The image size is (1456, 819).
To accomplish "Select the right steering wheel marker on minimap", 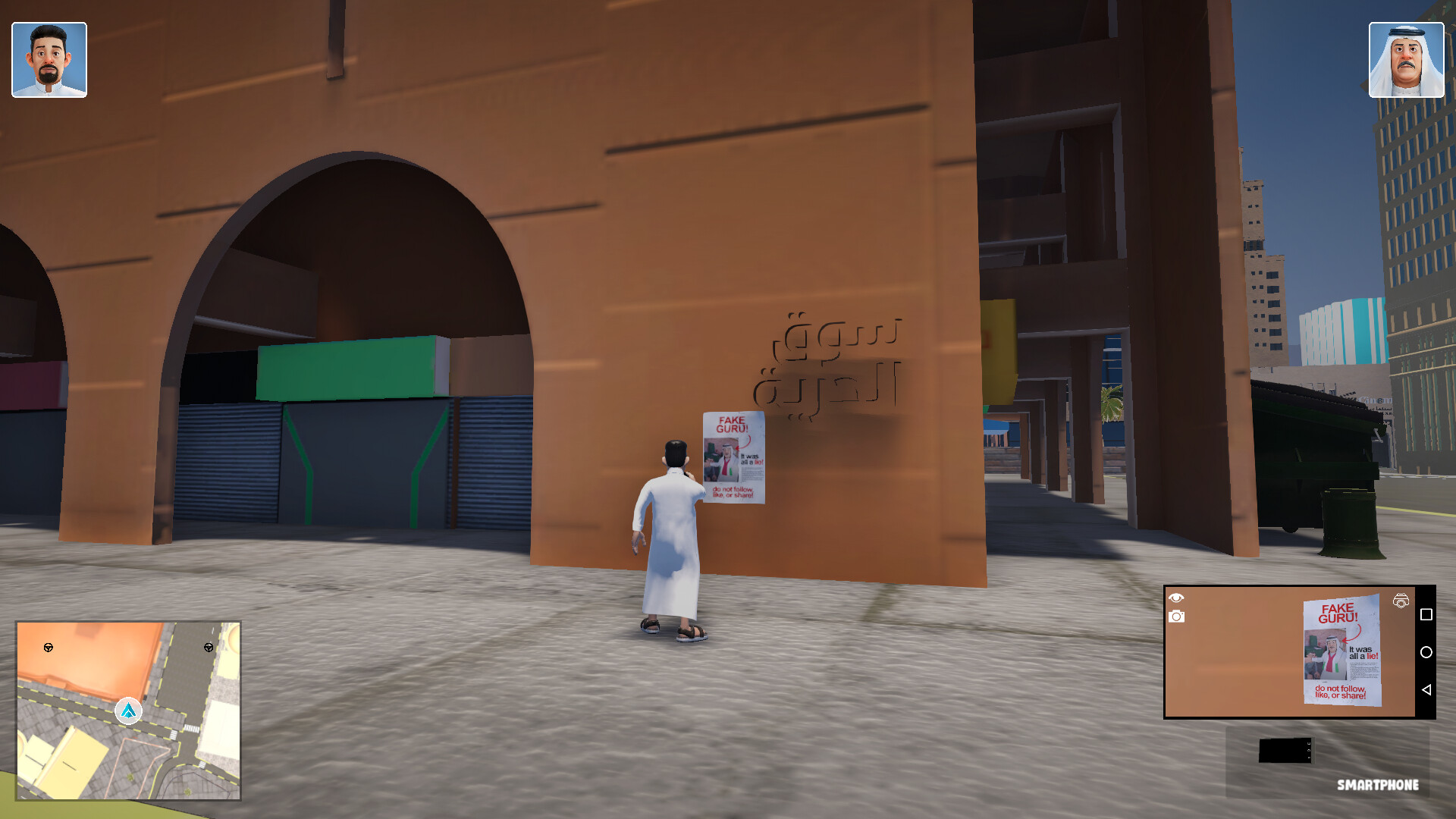I will (x=209, y=648).
